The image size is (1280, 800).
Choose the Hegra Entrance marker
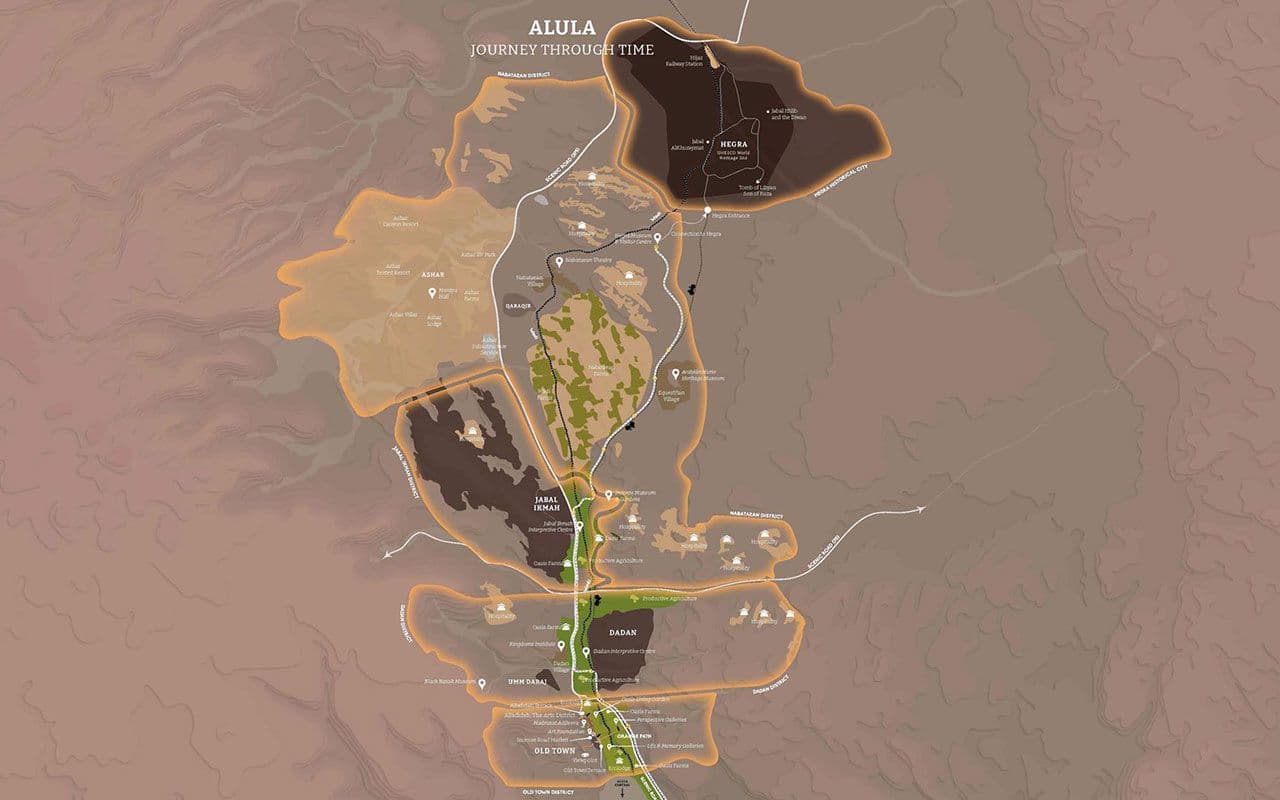click(706, 211)
